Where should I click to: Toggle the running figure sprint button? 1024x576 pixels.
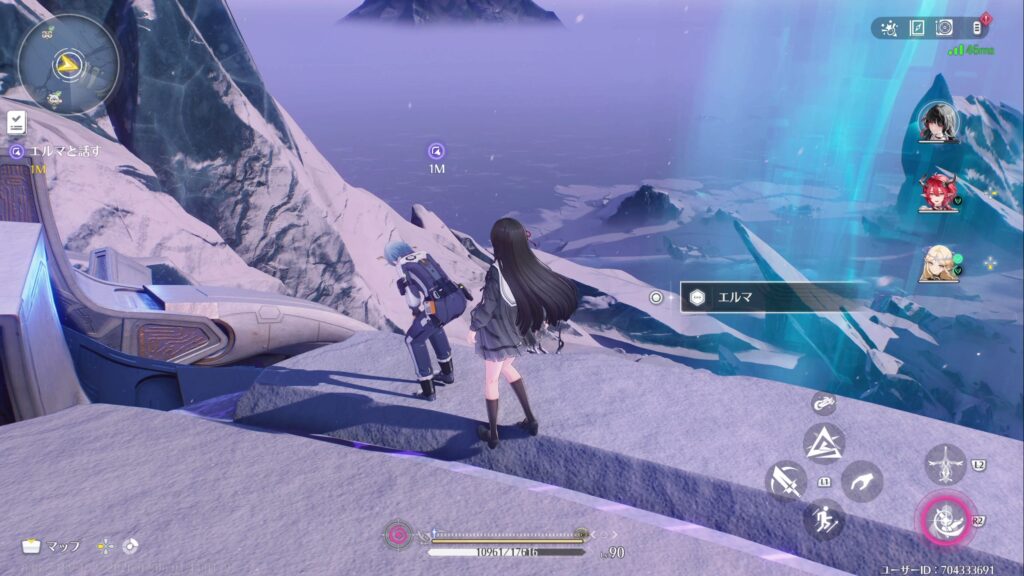click(x=824, y=520)
